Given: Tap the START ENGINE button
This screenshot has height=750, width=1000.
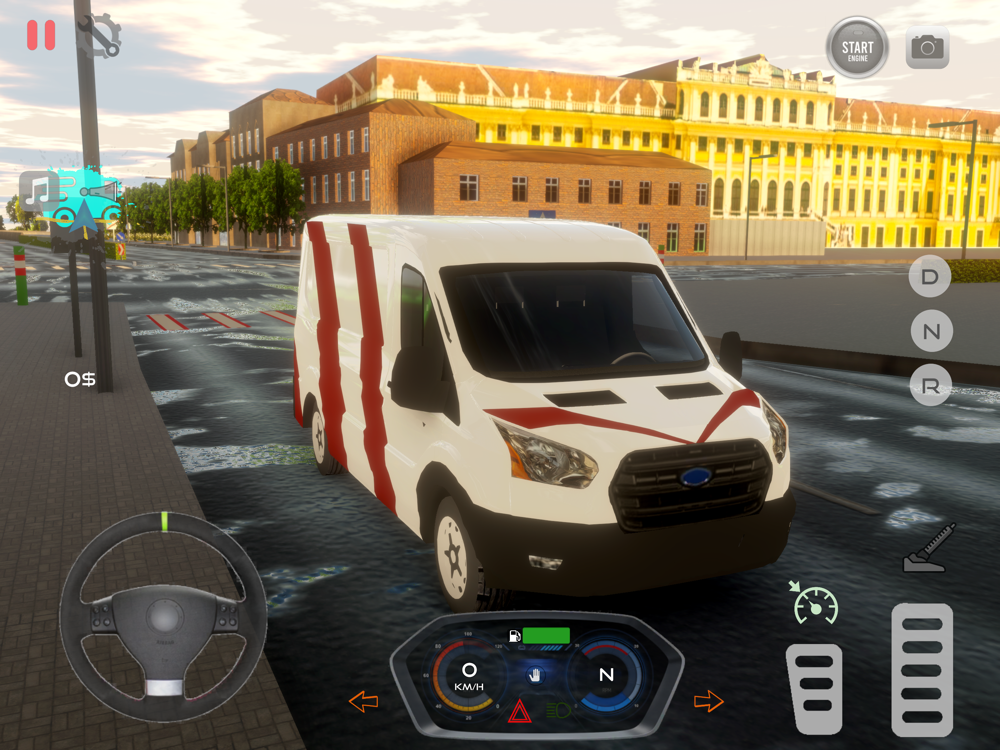Looking at the screenshot, I should coord(857,47).
